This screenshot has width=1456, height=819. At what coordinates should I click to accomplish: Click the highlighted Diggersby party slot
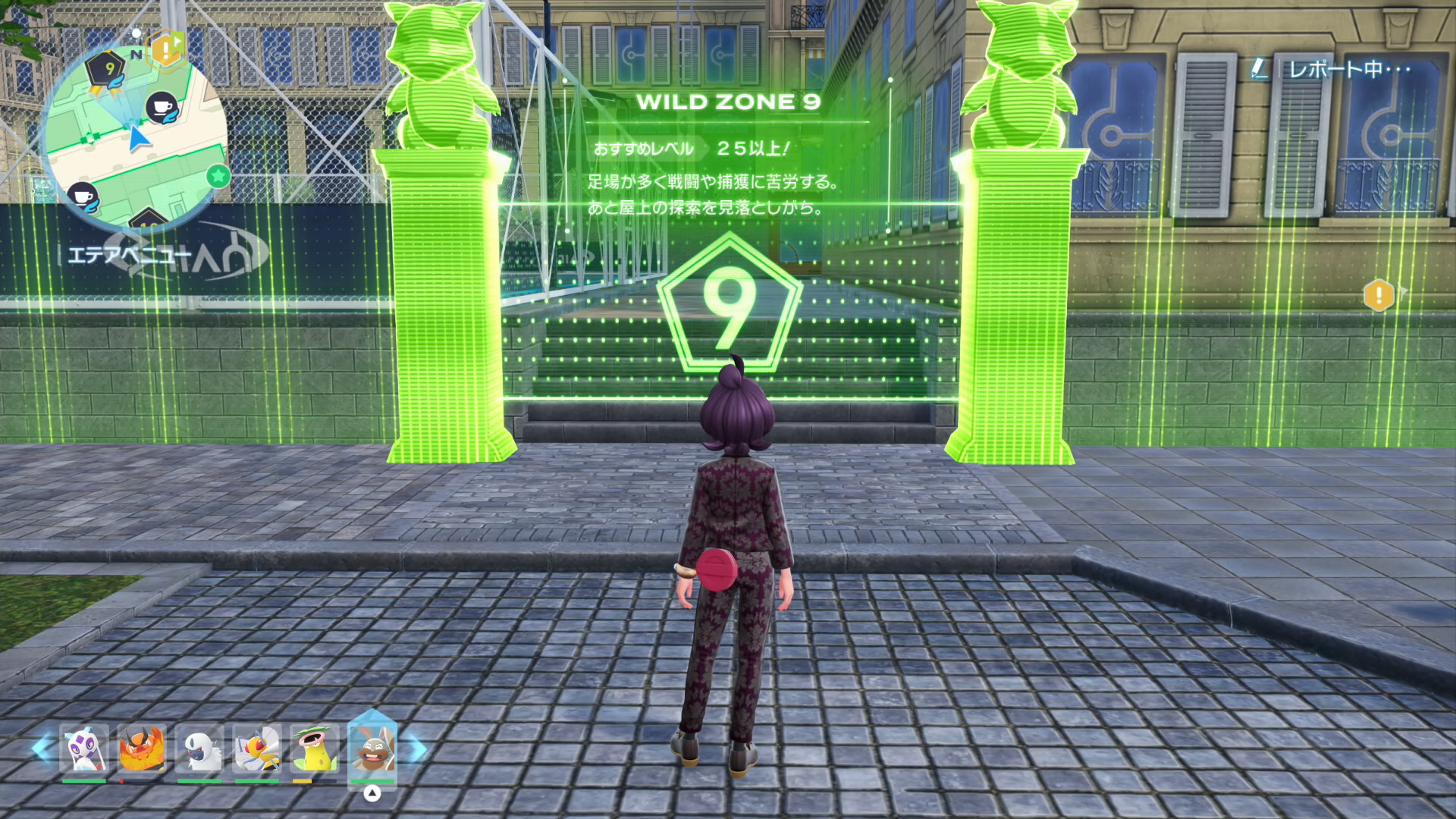[372, 749]
